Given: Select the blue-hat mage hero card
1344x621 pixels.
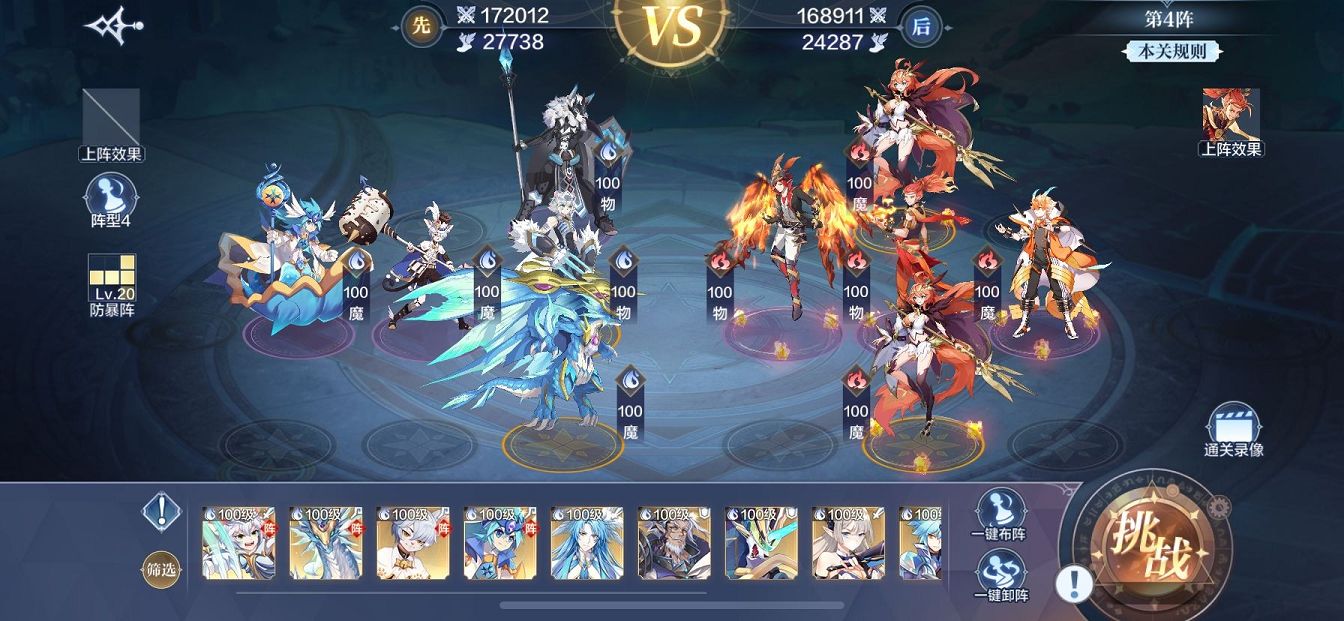Looking at the screenshot, I should tap(500, 543).
